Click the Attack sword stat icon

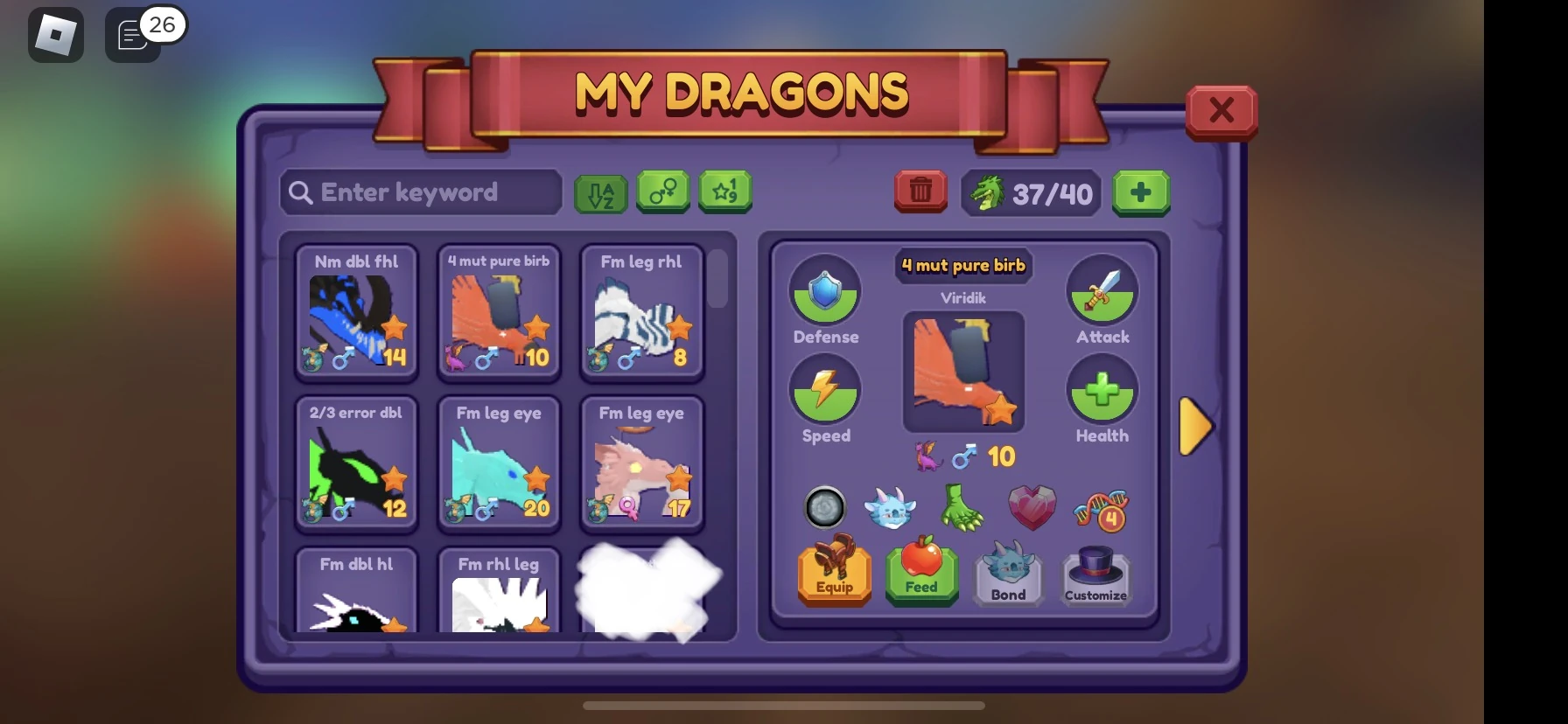coord(1102,292)
